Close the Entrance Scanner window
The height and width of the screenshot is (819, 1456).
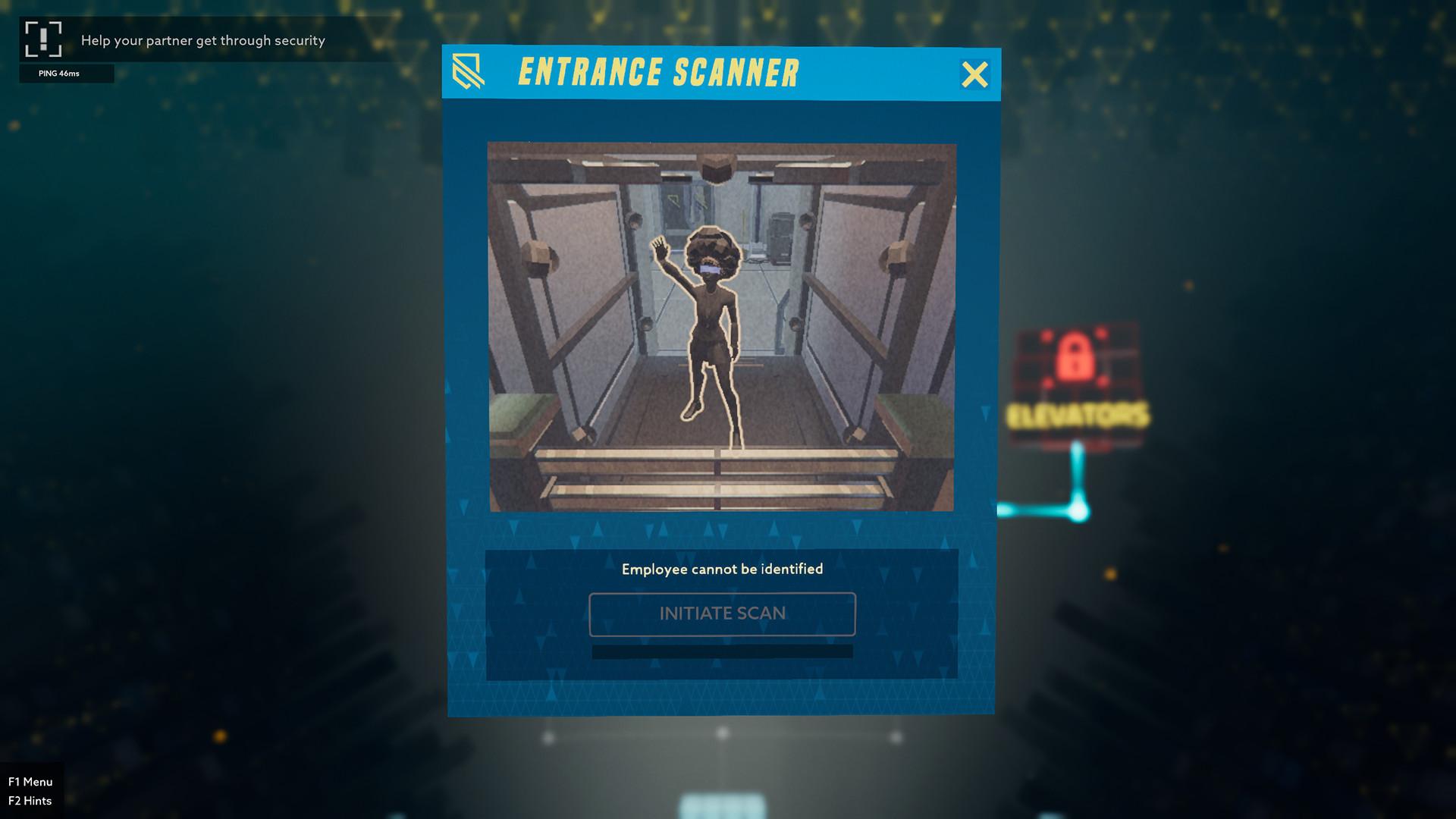[976, 74]
